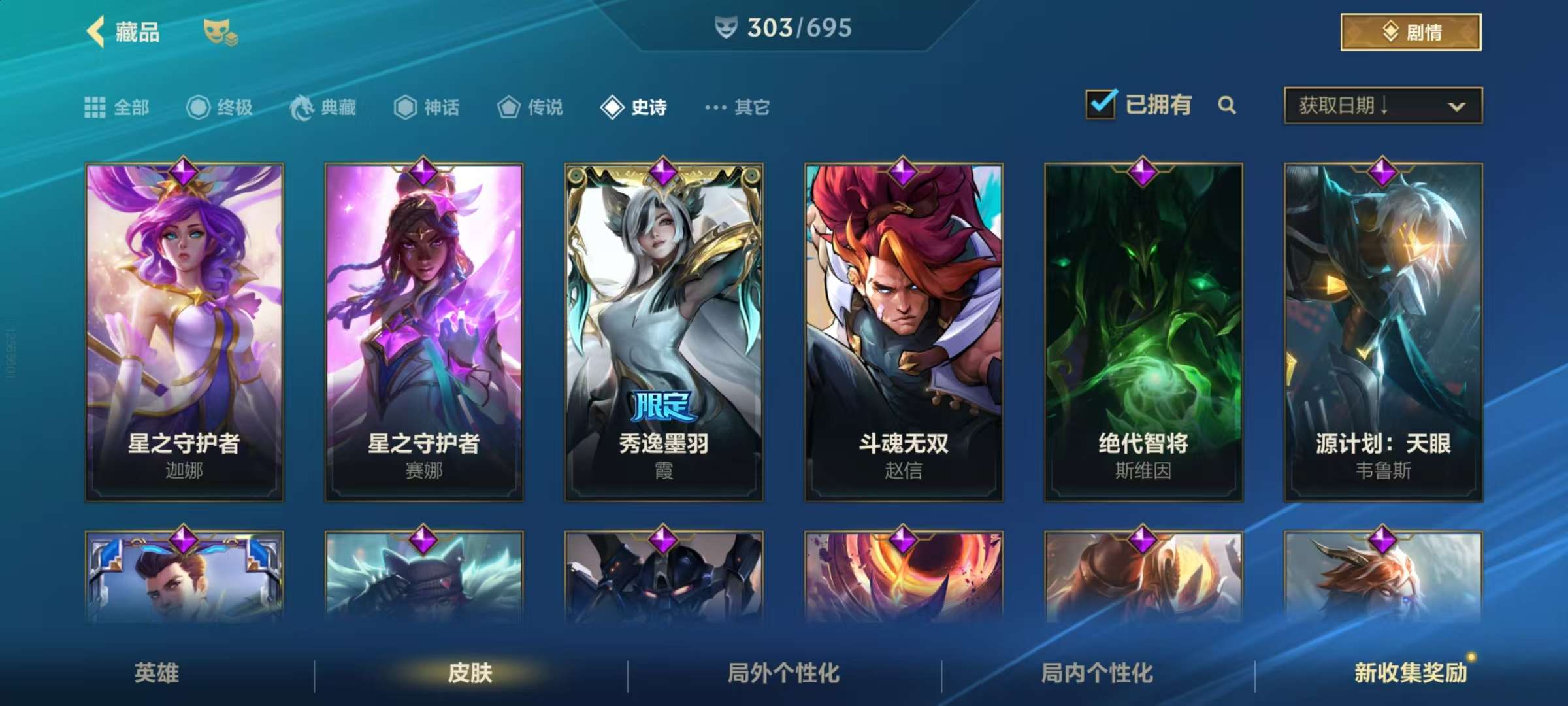This screenshot has width=1568, height=706.
Task: Switch to the 典藏 rarity filter
Action: [323, 107]
